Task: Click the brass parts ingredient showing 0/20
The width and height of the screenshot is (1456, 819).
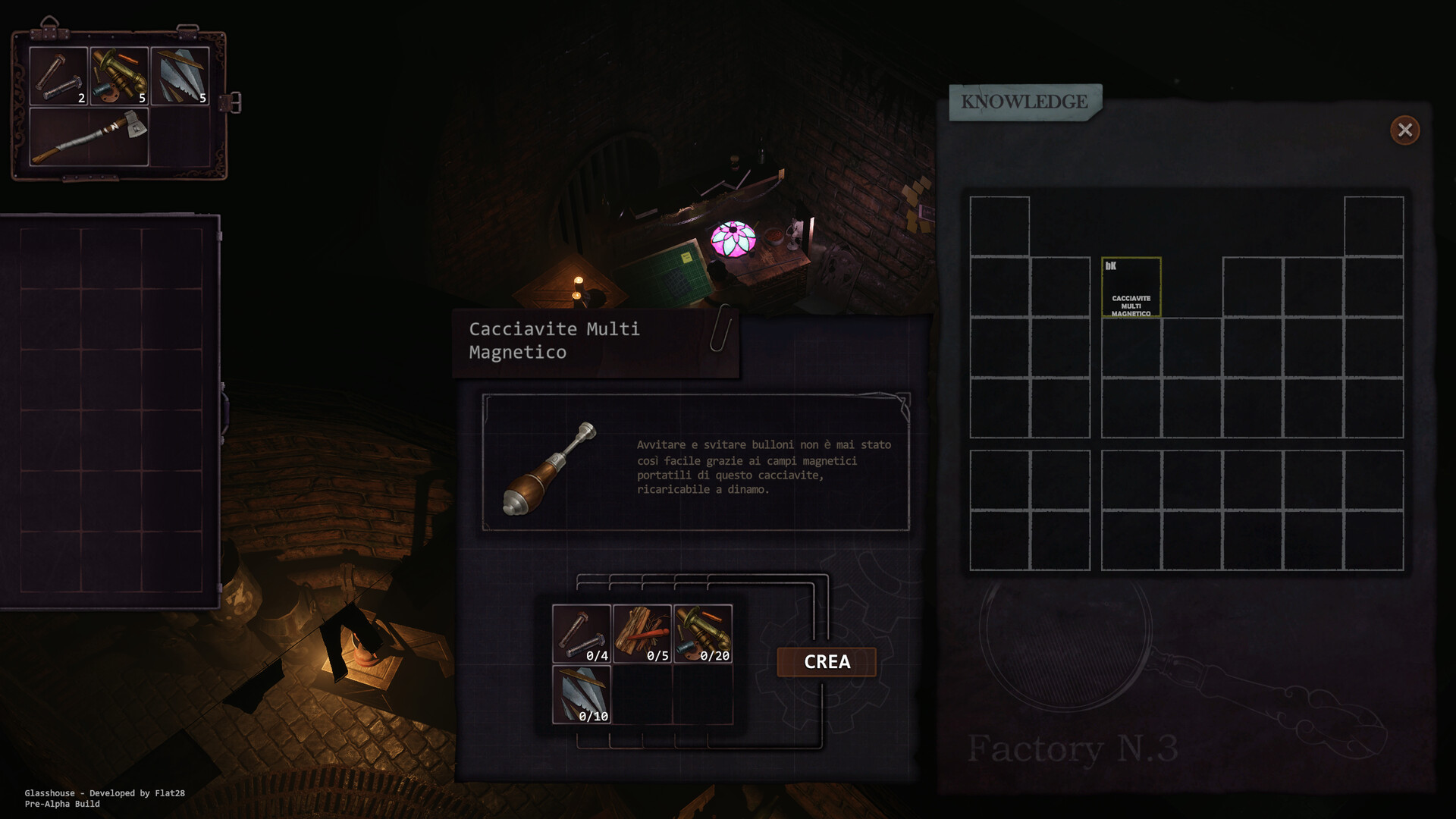Action: tap(703, 634)
